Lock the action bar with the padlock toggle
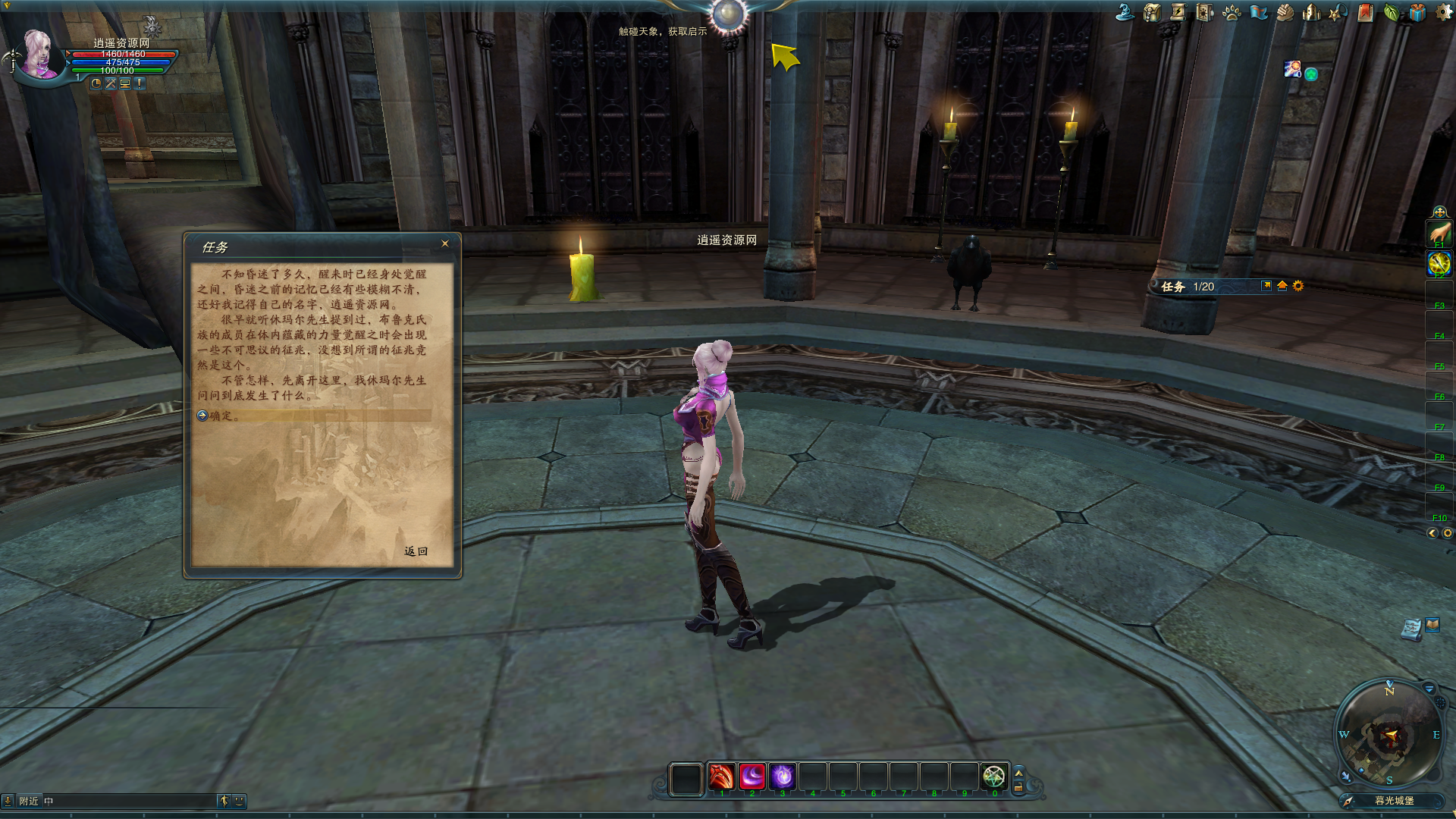The image size is (1456, 819). (1018, 786)
